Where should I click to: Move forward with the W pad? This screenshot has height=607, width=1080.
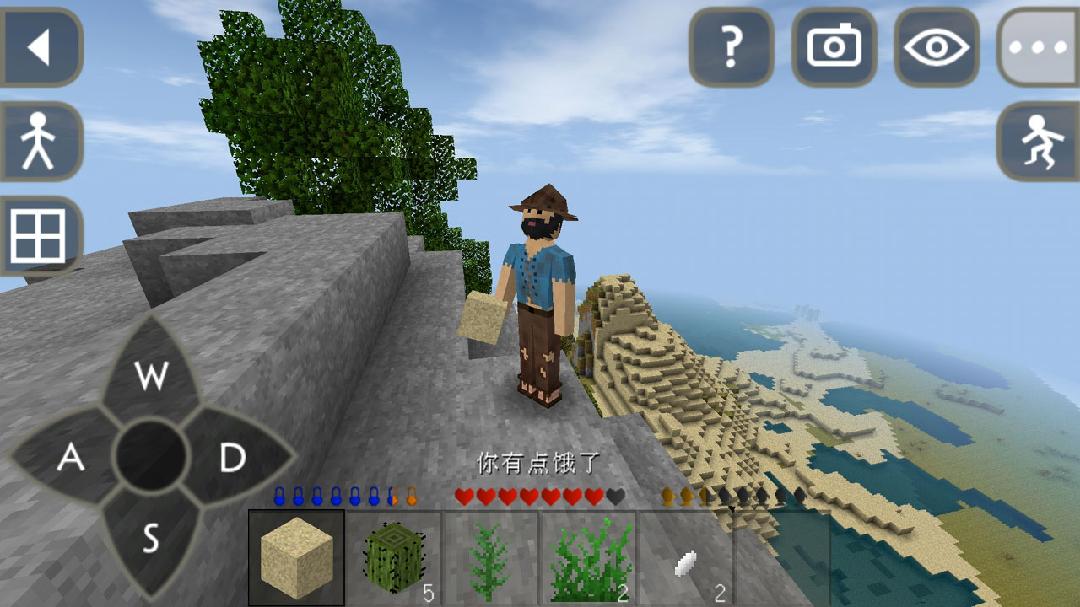pos(151,376)
